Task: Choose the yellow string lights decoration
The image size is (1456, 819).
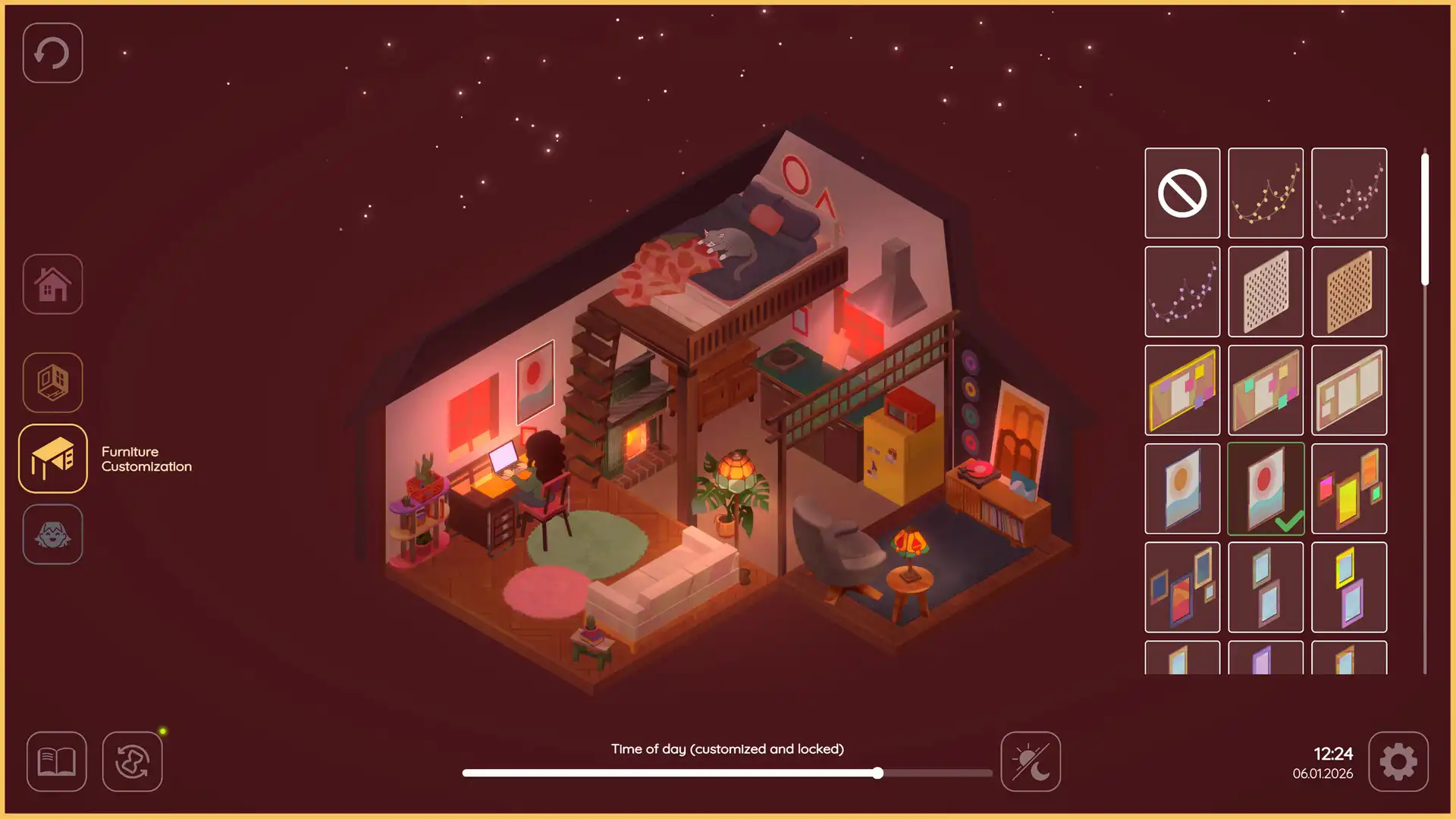Action: (1266, 192)
